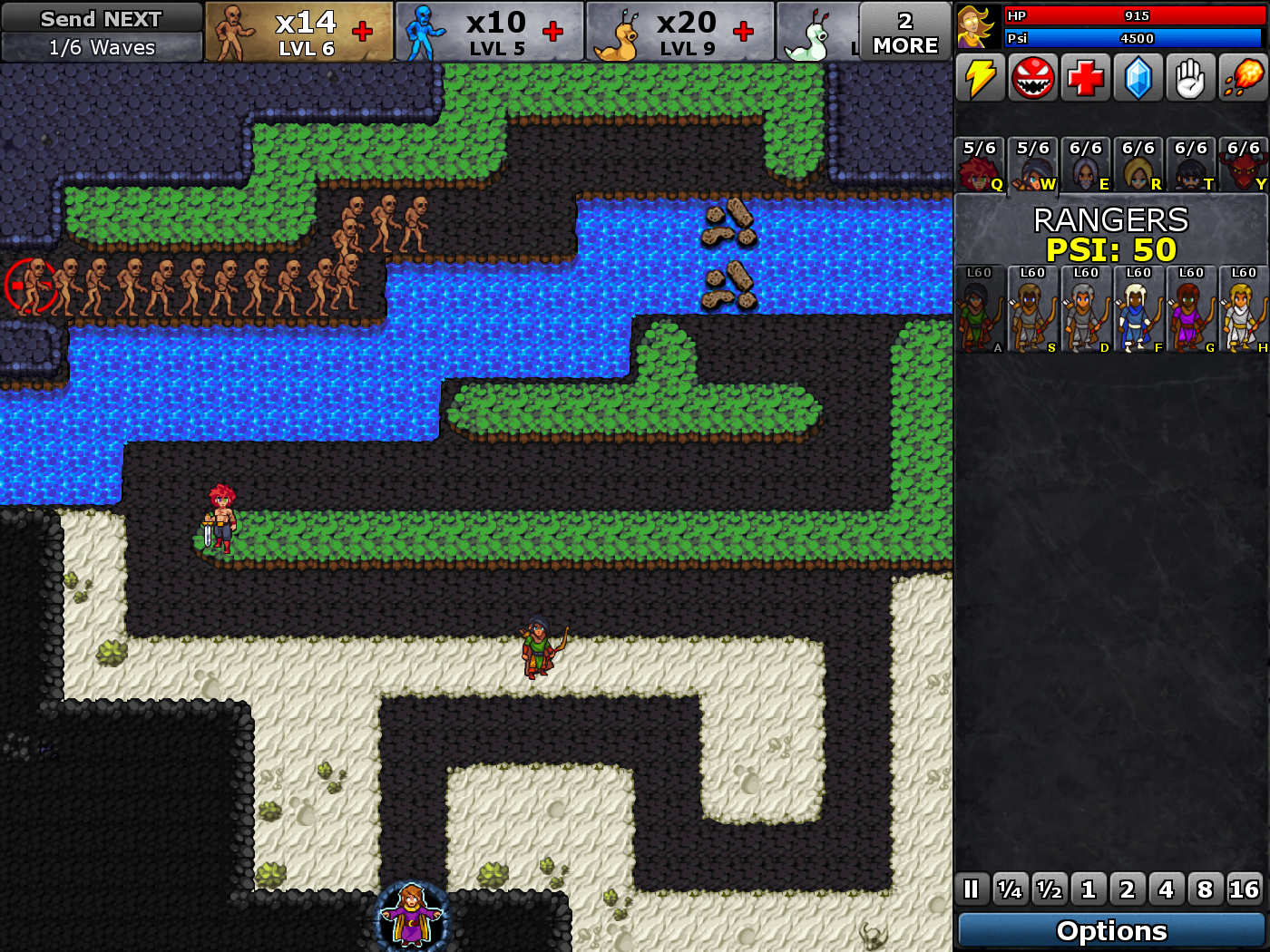Activate the white hand spell
The image size is (1270, 952).
(x=1190, y=78)
